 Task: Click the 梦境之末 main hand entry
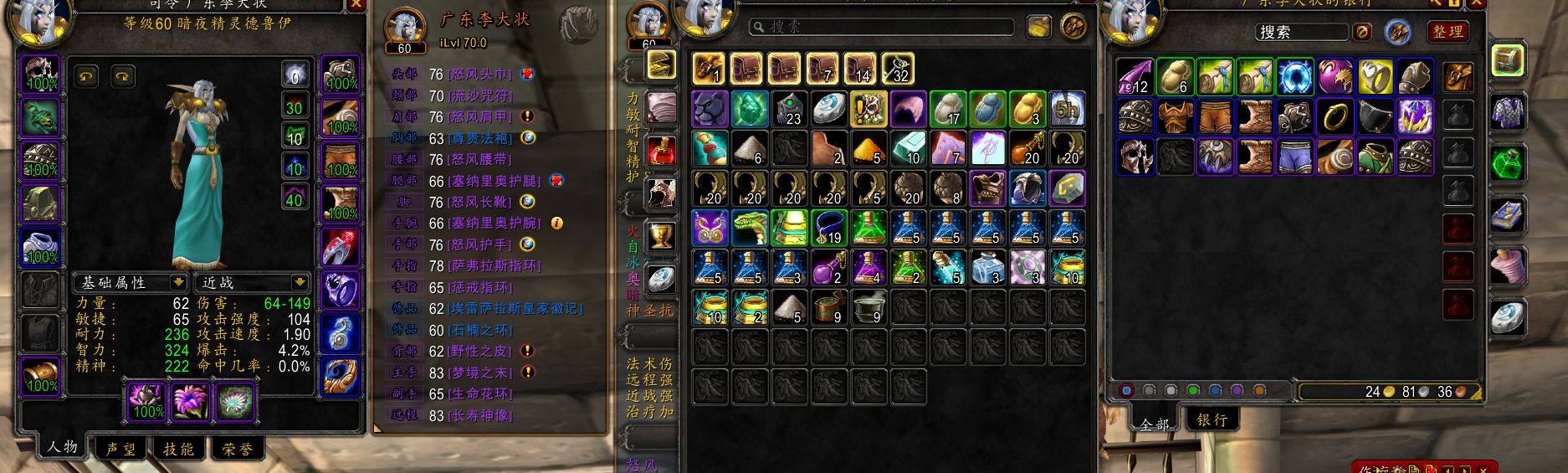[481, 373]
